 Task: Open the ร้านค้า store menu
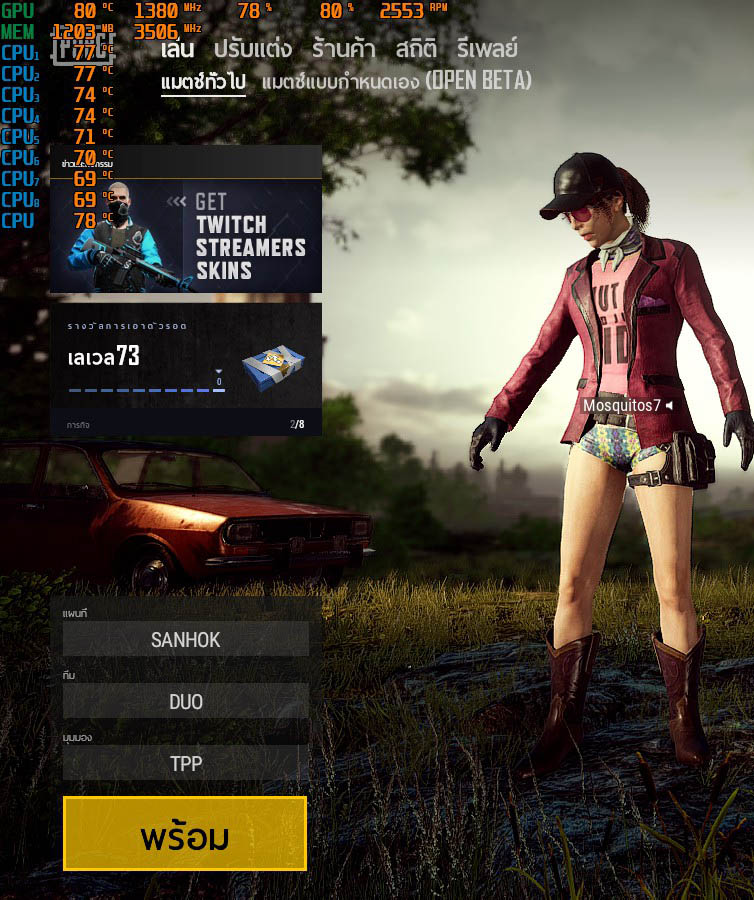click(x=343, y=49)
